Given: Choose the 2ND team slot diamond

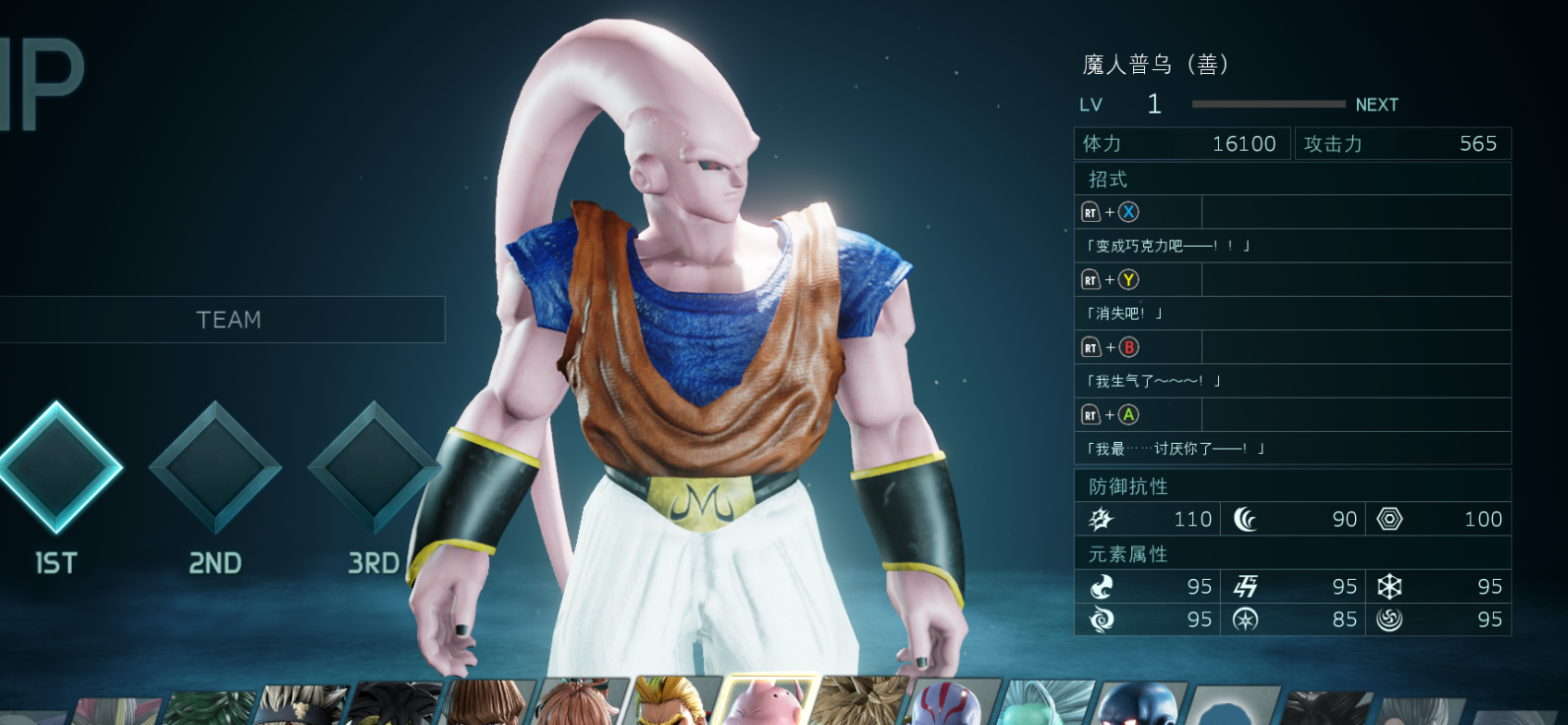Looking at the screenshot, I should click(x=215, y=468).
